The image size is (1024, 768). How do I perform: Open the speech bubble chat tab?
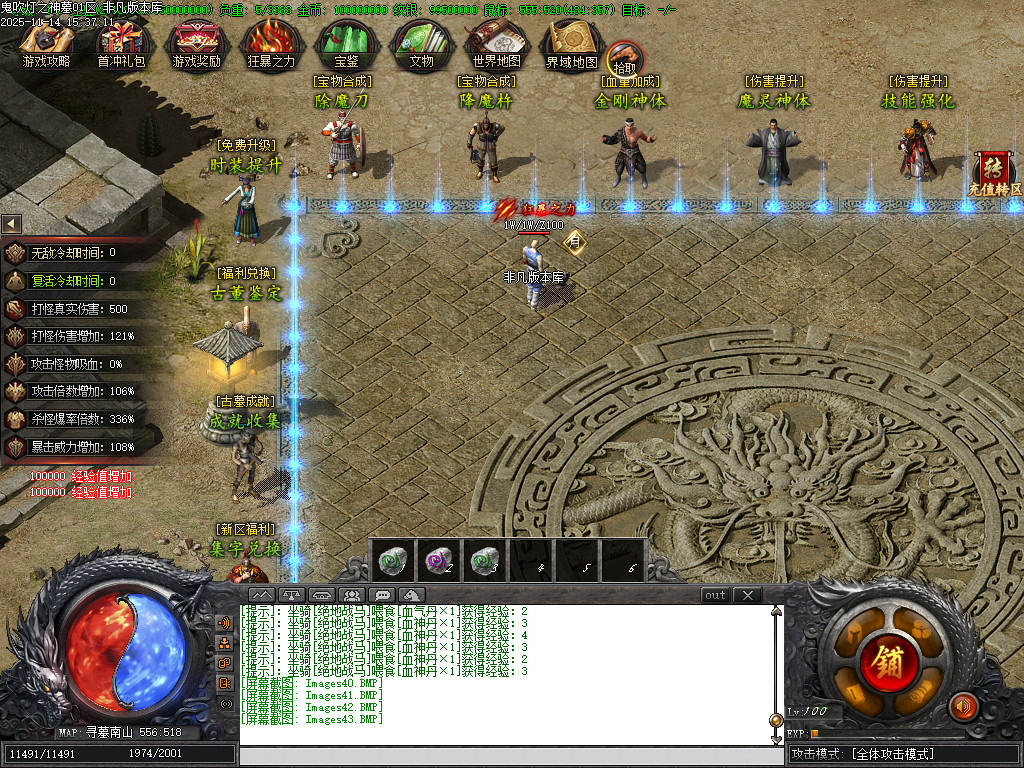pyautogui.click(x=381, y=595)
